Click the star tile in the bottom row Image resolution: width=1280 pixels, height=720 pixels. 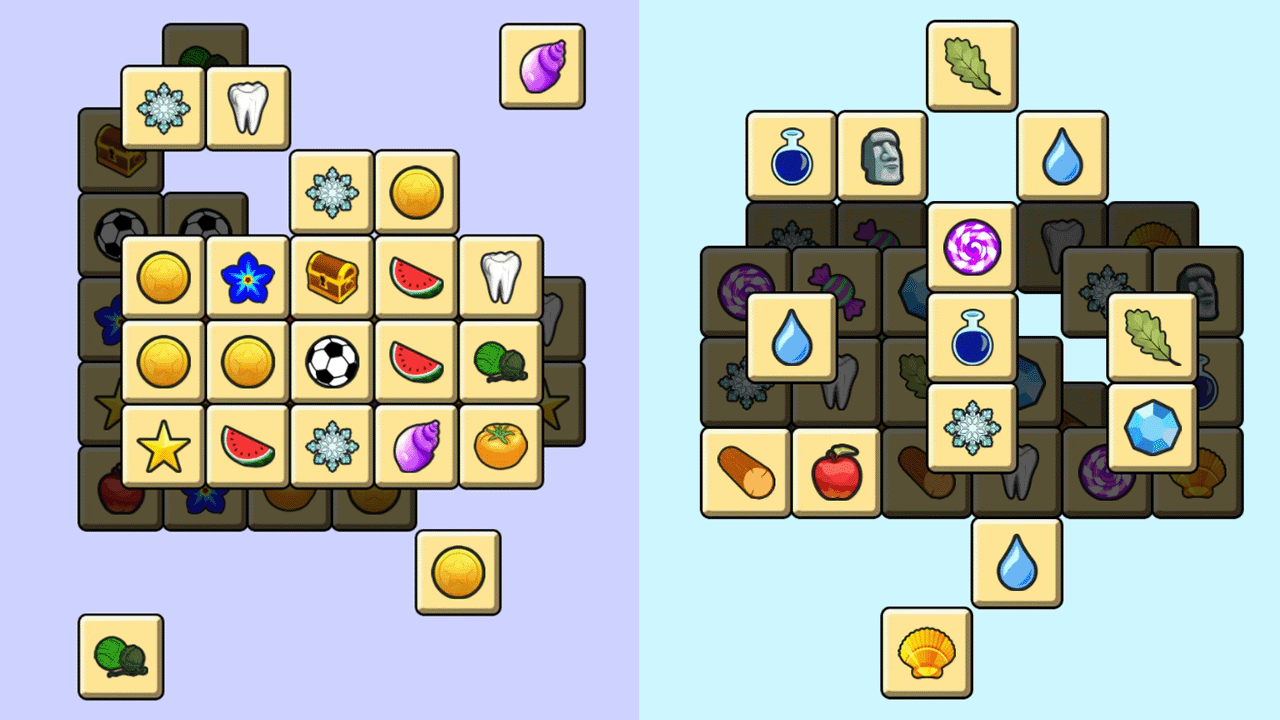point(162,444)
